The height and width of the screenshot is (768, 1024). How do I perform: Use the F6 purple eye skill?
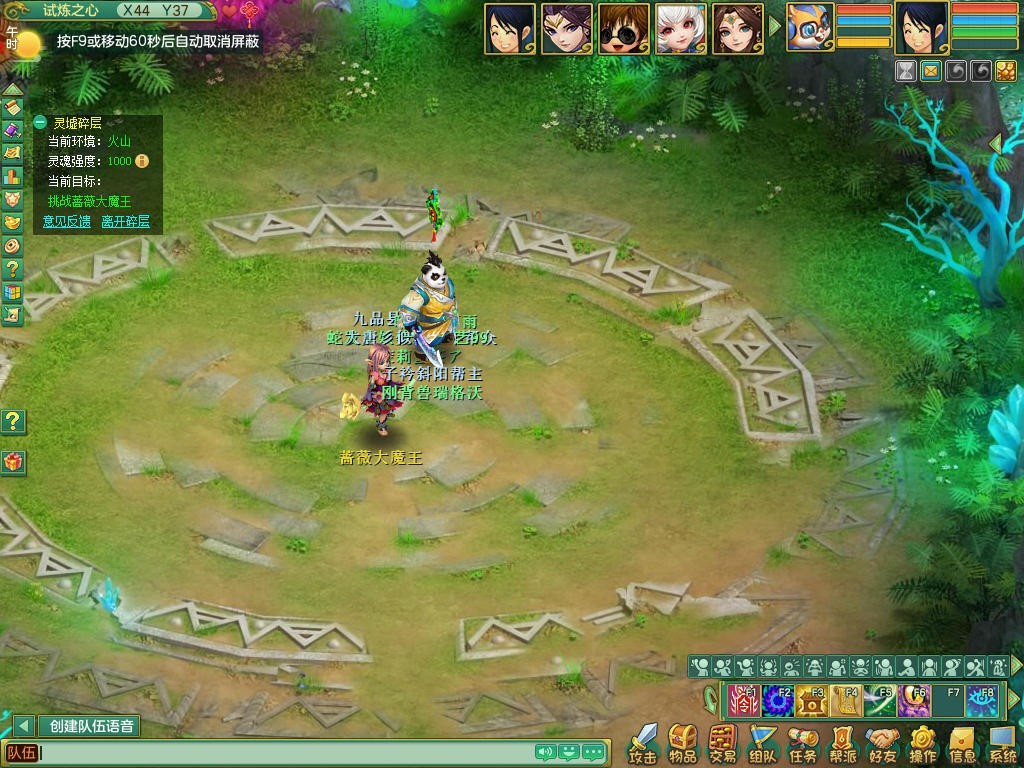(913, 701)
